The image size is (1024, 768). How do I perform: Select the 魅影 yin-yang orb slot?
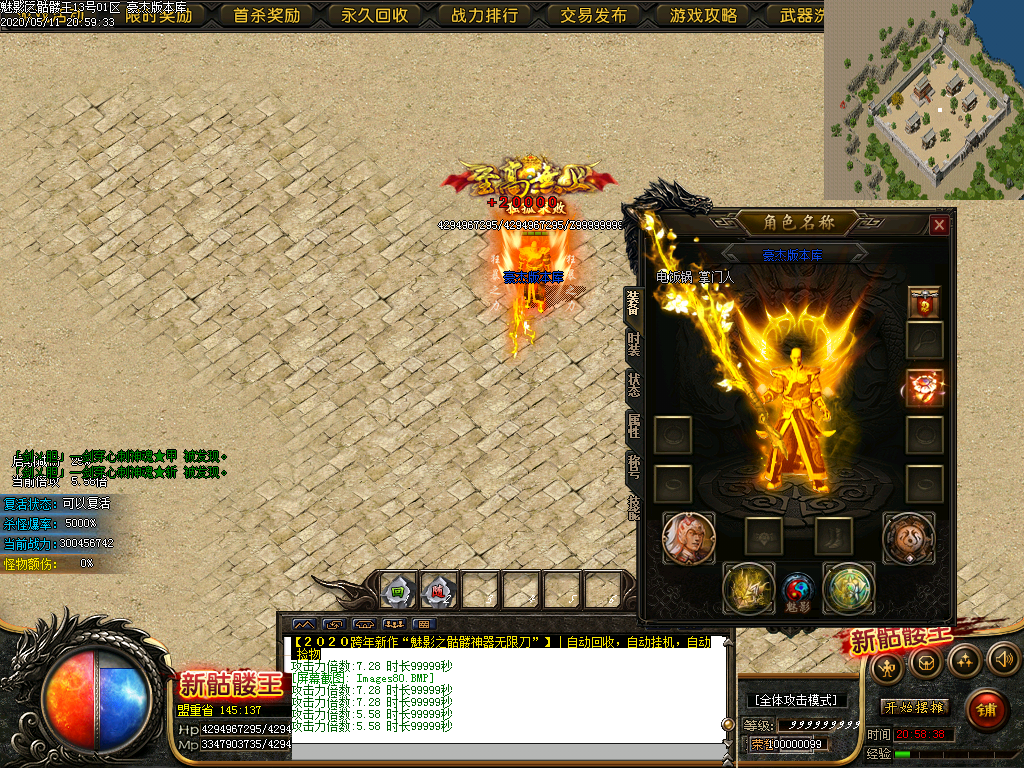point(798,589)
